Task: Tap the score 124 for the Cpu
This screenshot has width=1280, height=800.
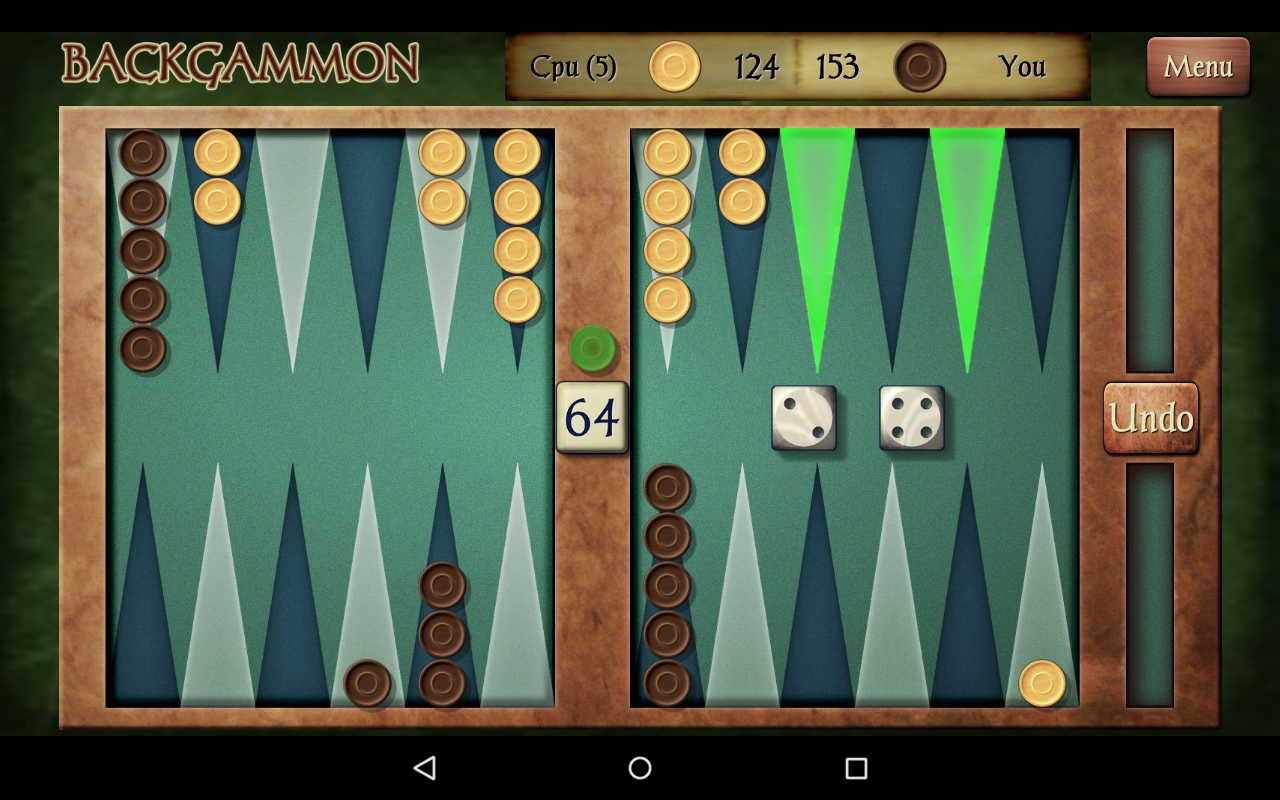Action: [757, 66]
